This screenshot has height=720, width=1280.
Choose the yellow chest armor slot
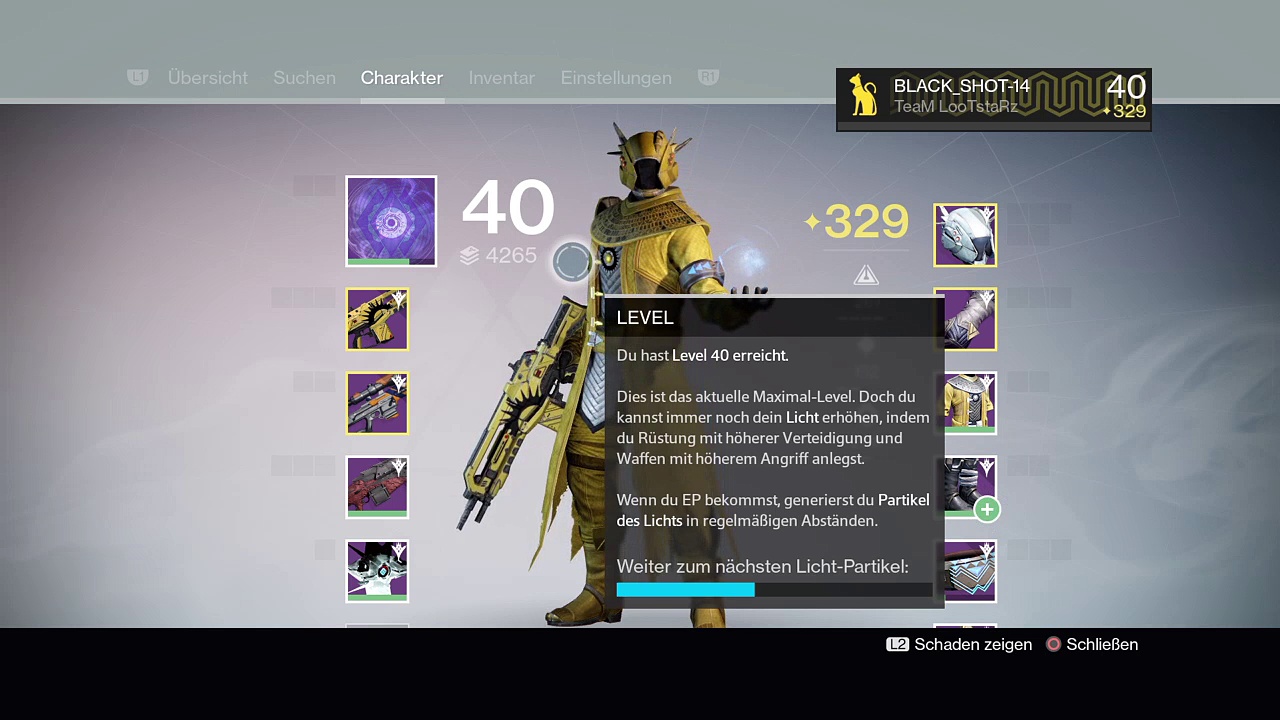click(965, 403)
